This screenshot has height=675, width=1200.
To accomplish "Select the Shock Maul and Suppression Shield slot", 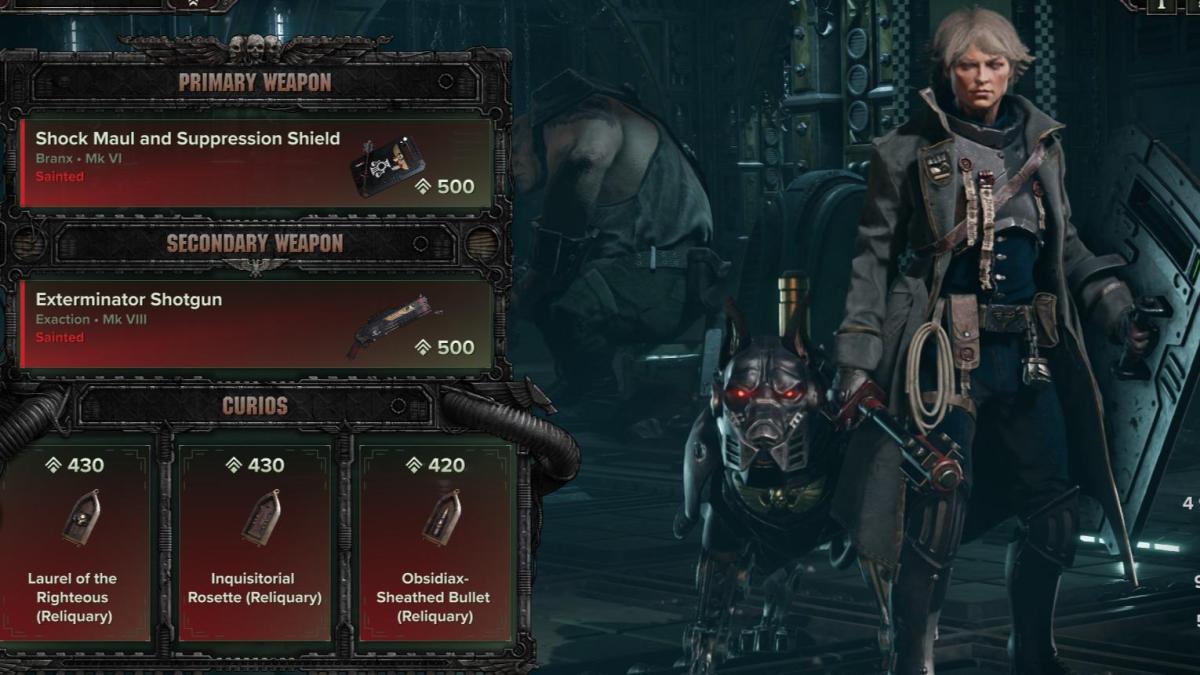I will coord(256,162).
